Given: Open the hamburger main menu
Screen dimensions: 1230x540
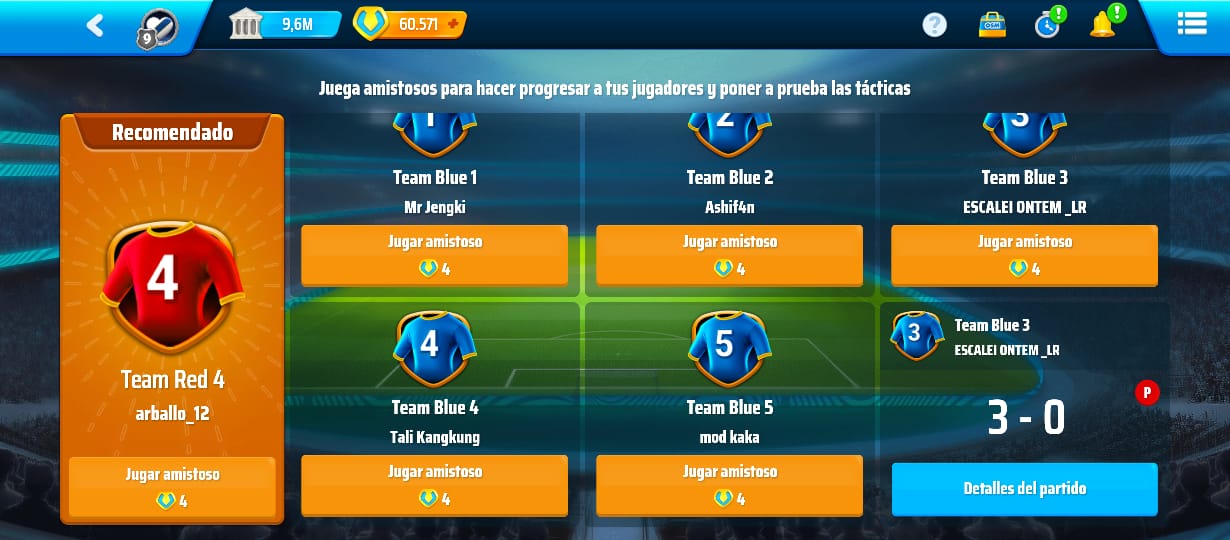Looking at the screenshot, I should click(1191, 24).
